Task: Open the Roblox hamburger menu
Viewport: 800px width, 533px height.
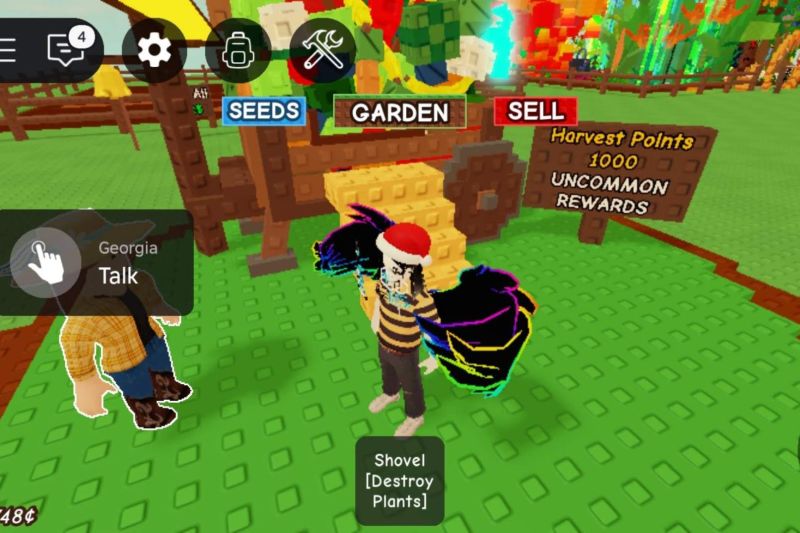Action: click(x=8, y=50)
